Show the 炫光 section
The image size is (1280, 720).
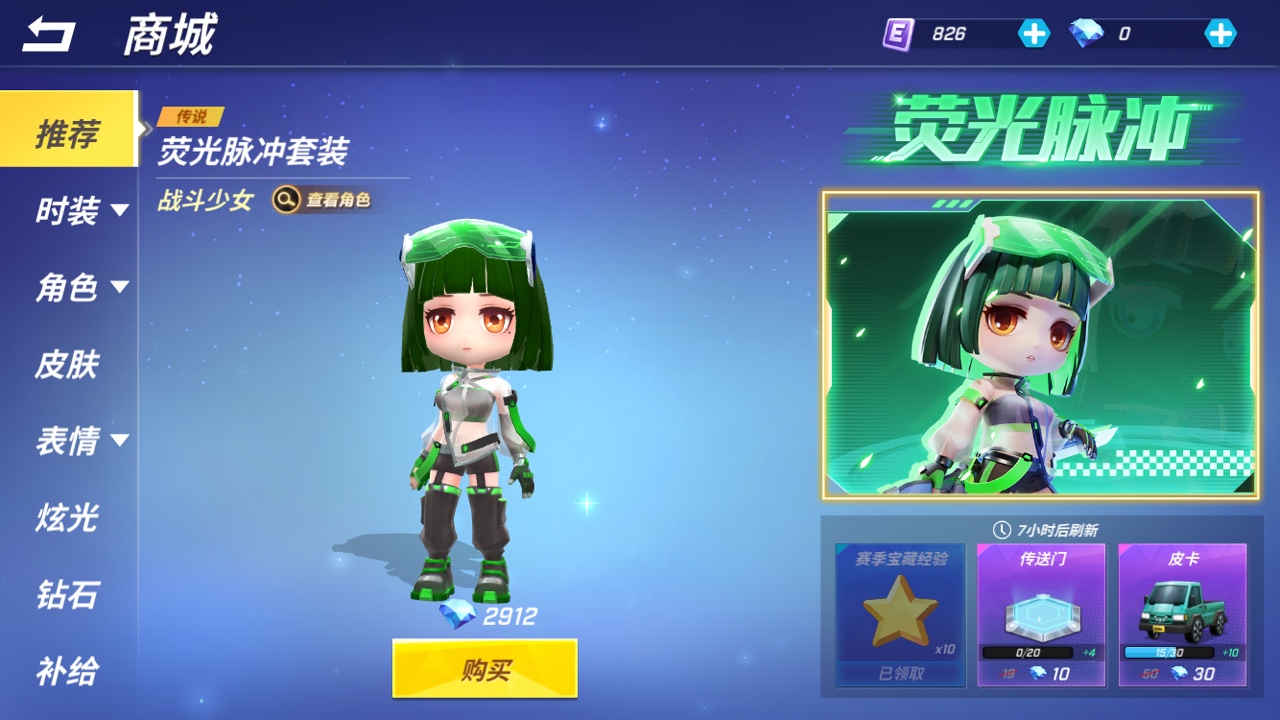click(67, 518)
